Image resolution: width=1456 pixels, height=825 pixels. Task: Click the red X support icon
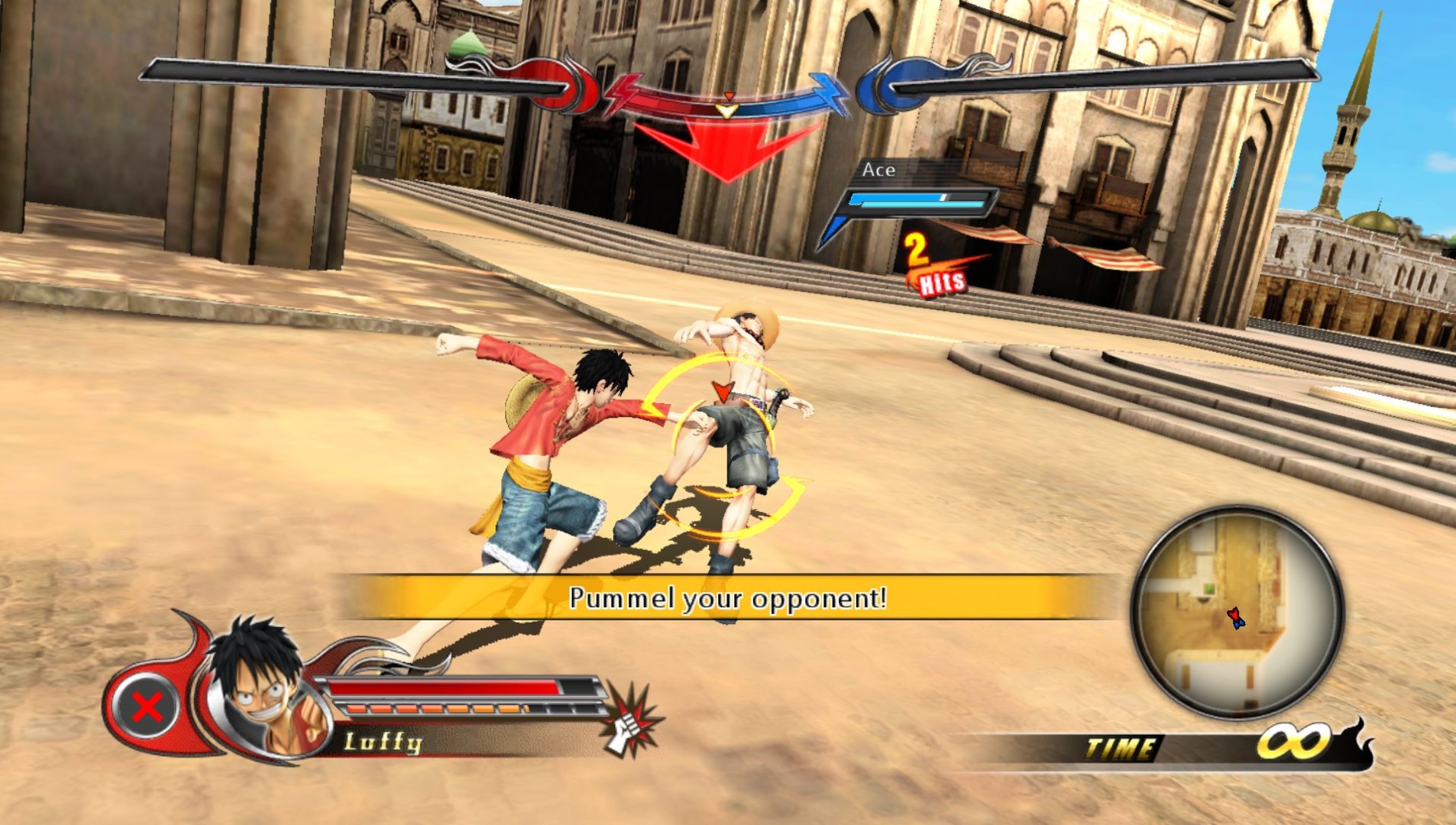tap(147, 707)
